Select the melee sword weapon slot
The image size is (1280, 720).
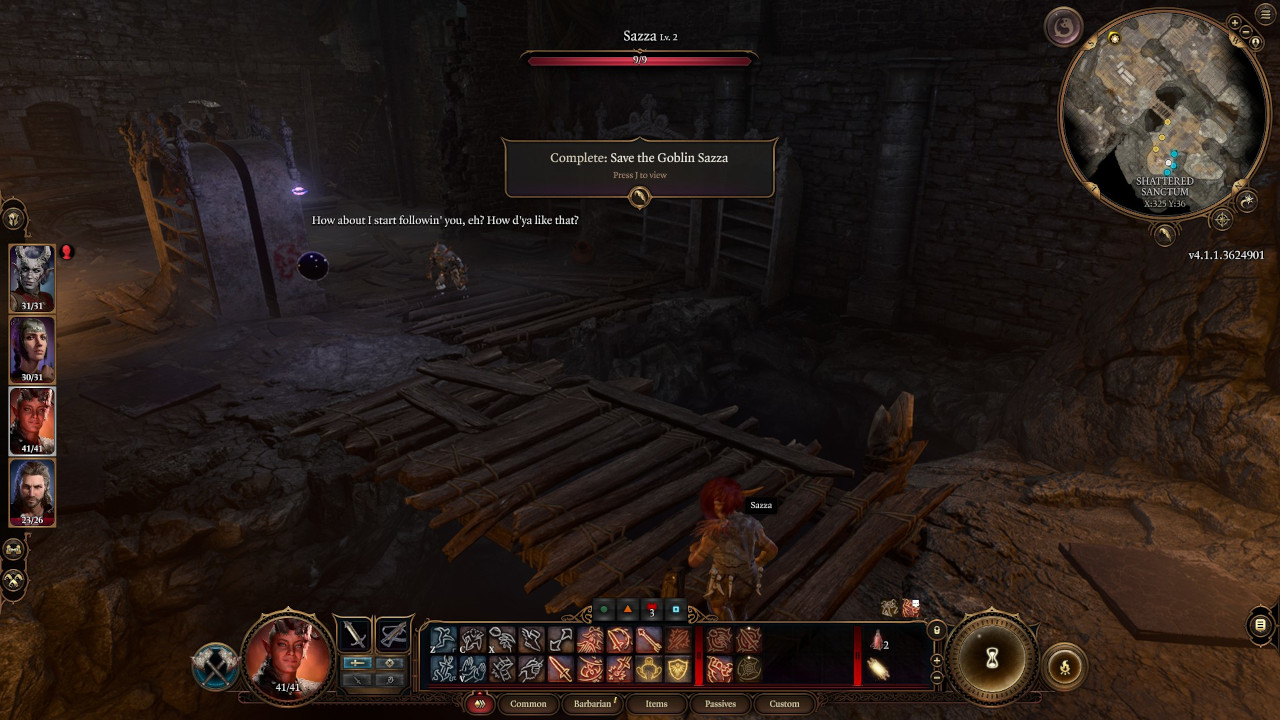(x=353, y=634)
